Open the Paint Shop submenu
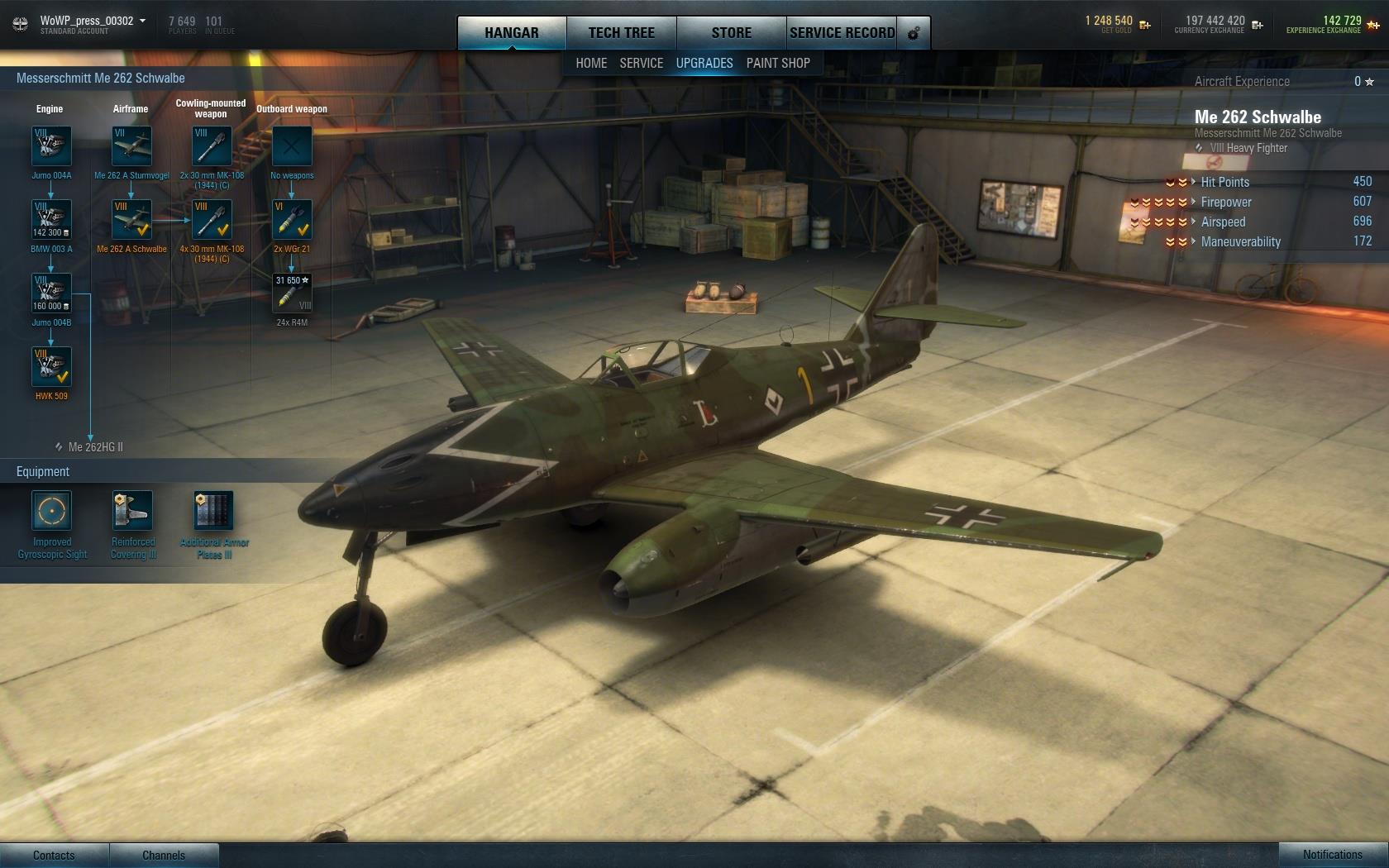 coord(778,63)
